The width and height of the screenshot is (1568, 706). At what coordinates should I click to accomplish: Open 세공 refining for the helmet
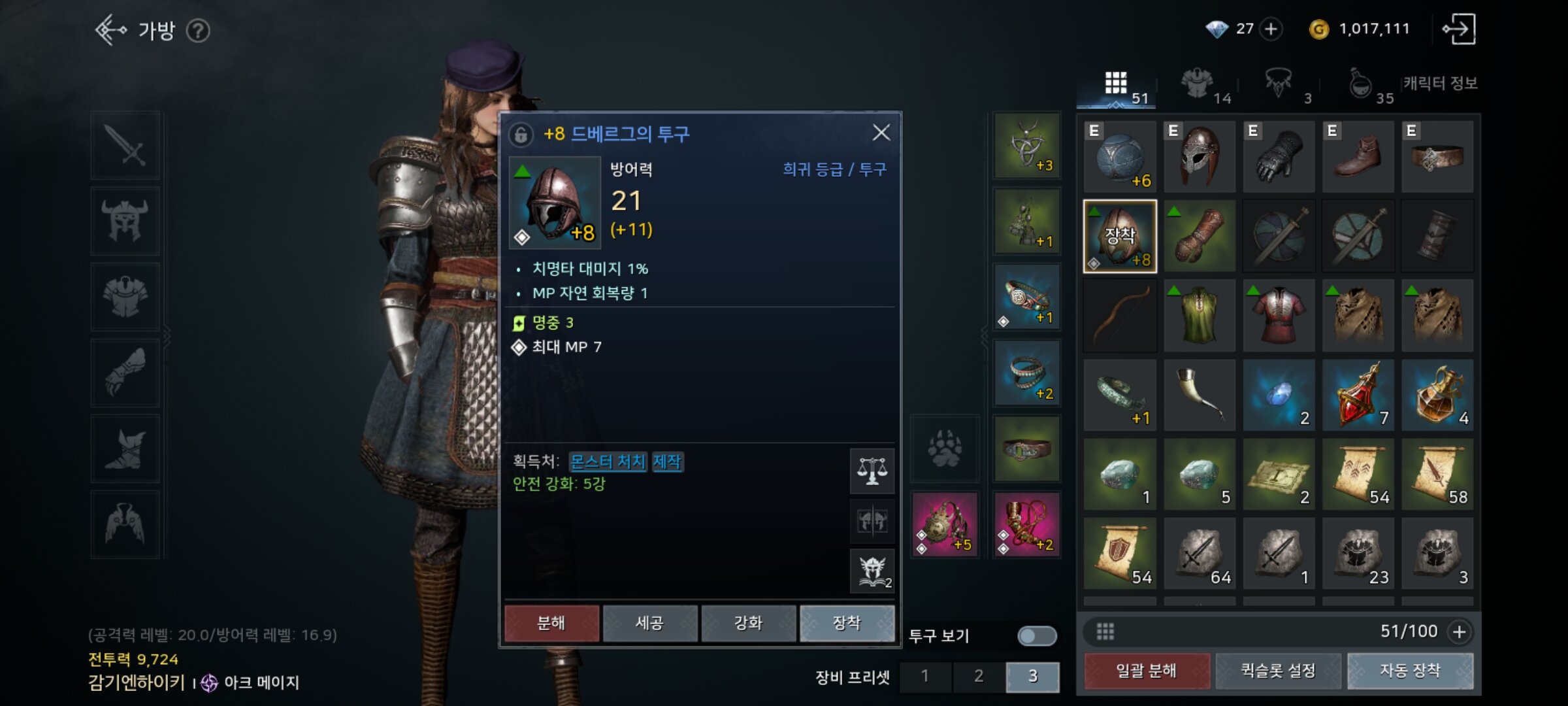(x=649, y=623)
